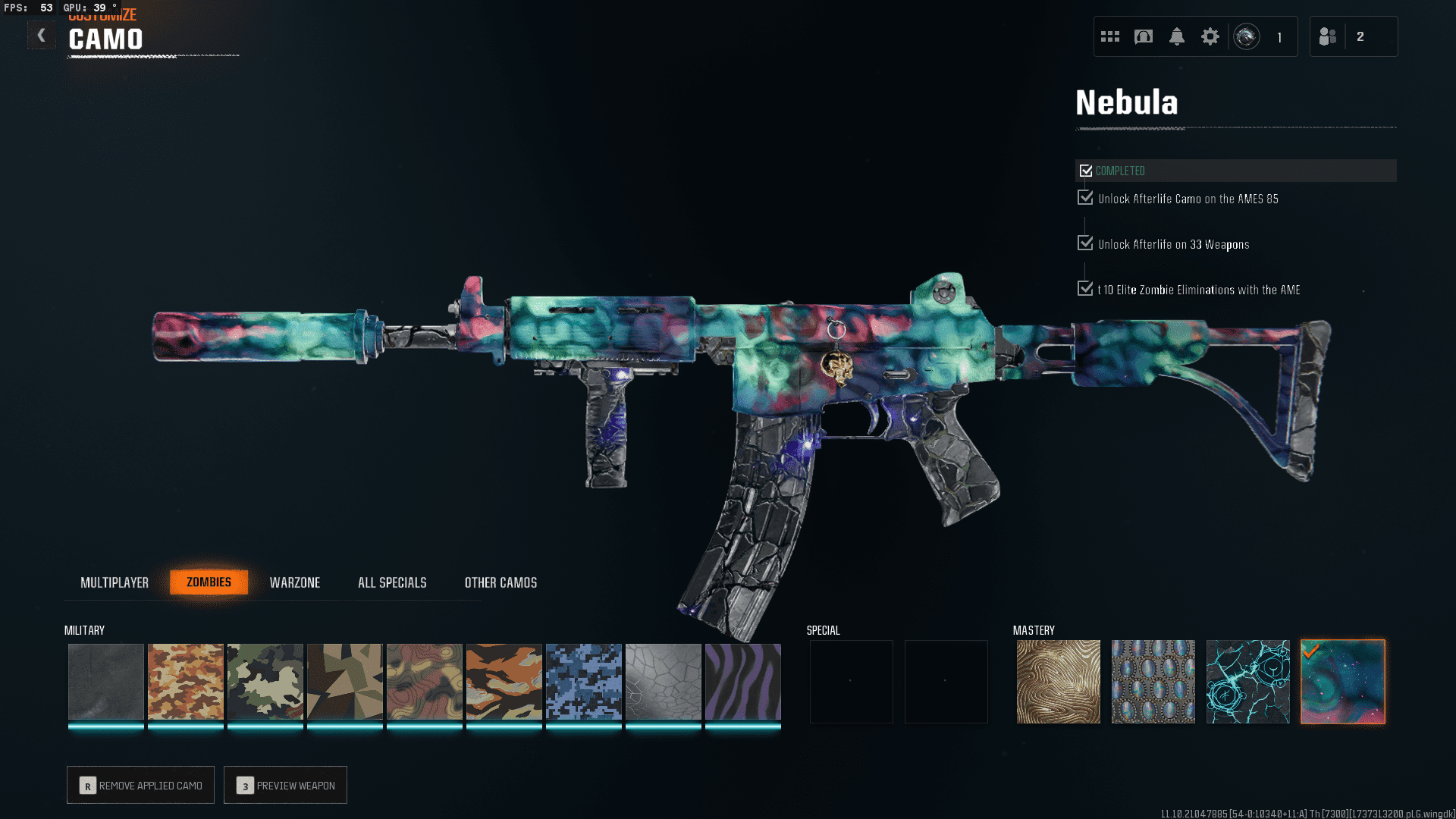Pick the orange and tan woodland camo
Viewport: 1456px width, 819px height.
click(186, 681)
